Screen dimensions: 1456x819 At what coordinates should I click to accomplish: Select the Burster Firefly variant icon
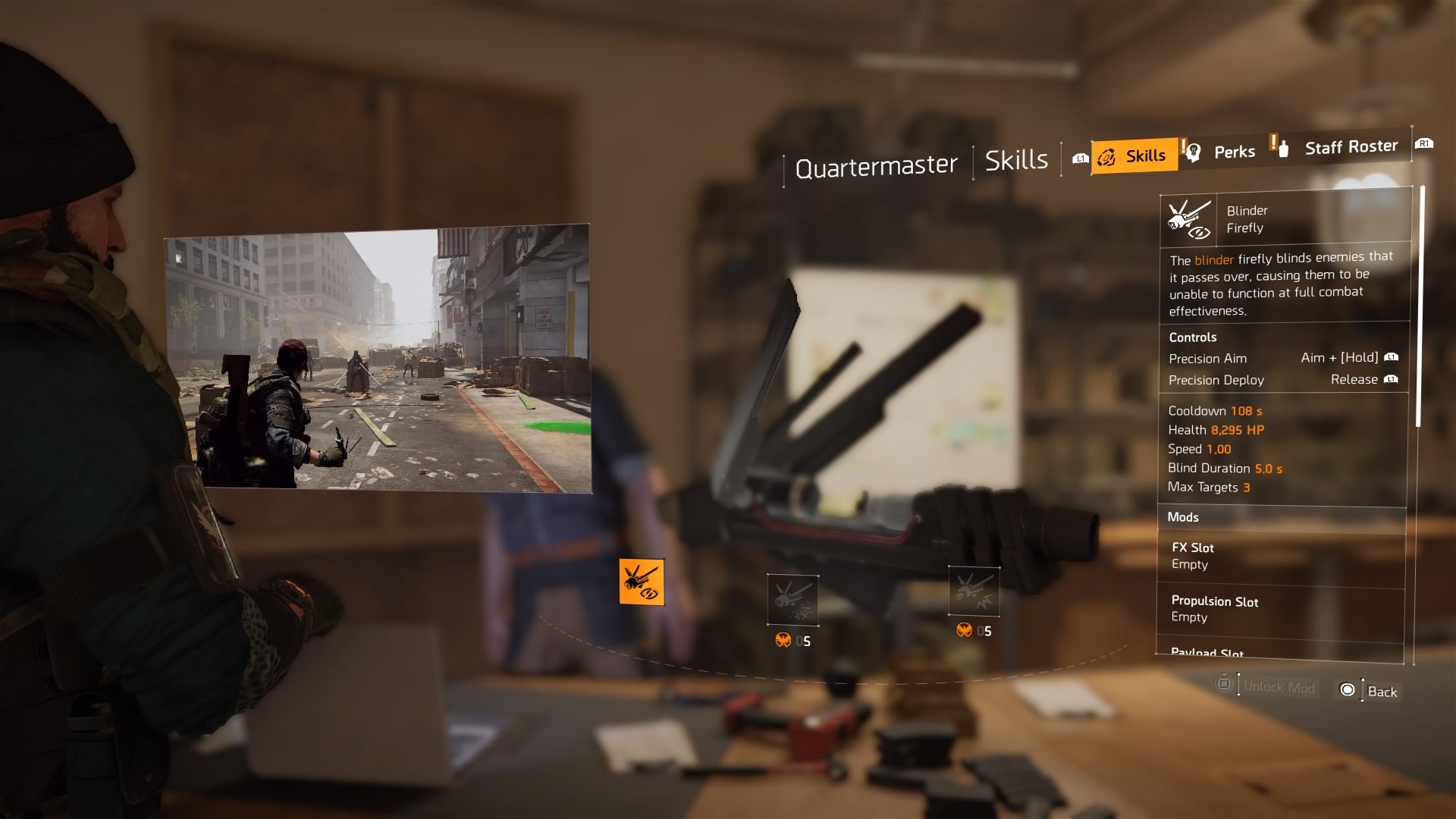click(x=793, y=599)
